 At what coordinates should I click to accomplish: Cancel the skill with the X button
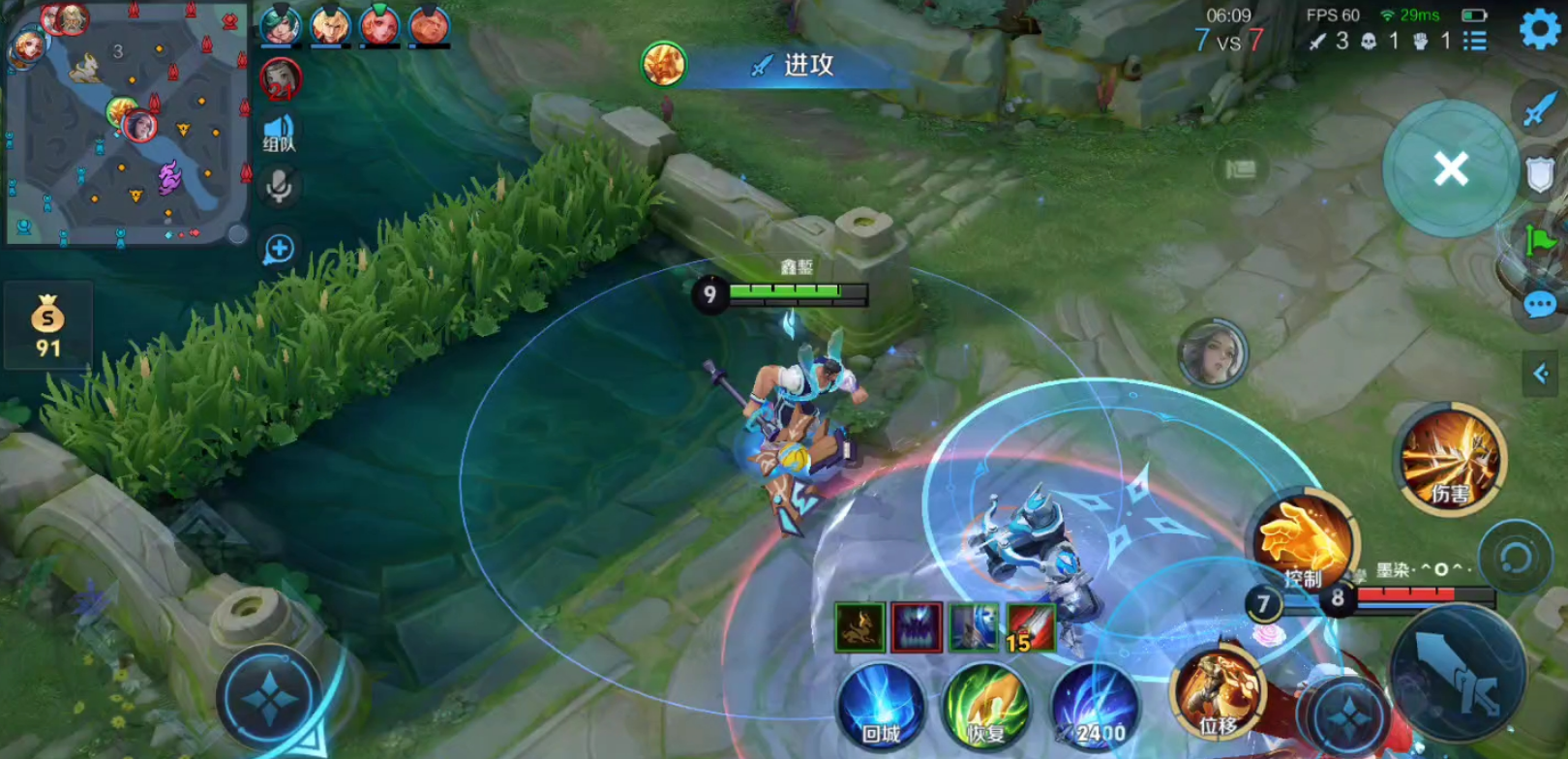click(1450, 169)
